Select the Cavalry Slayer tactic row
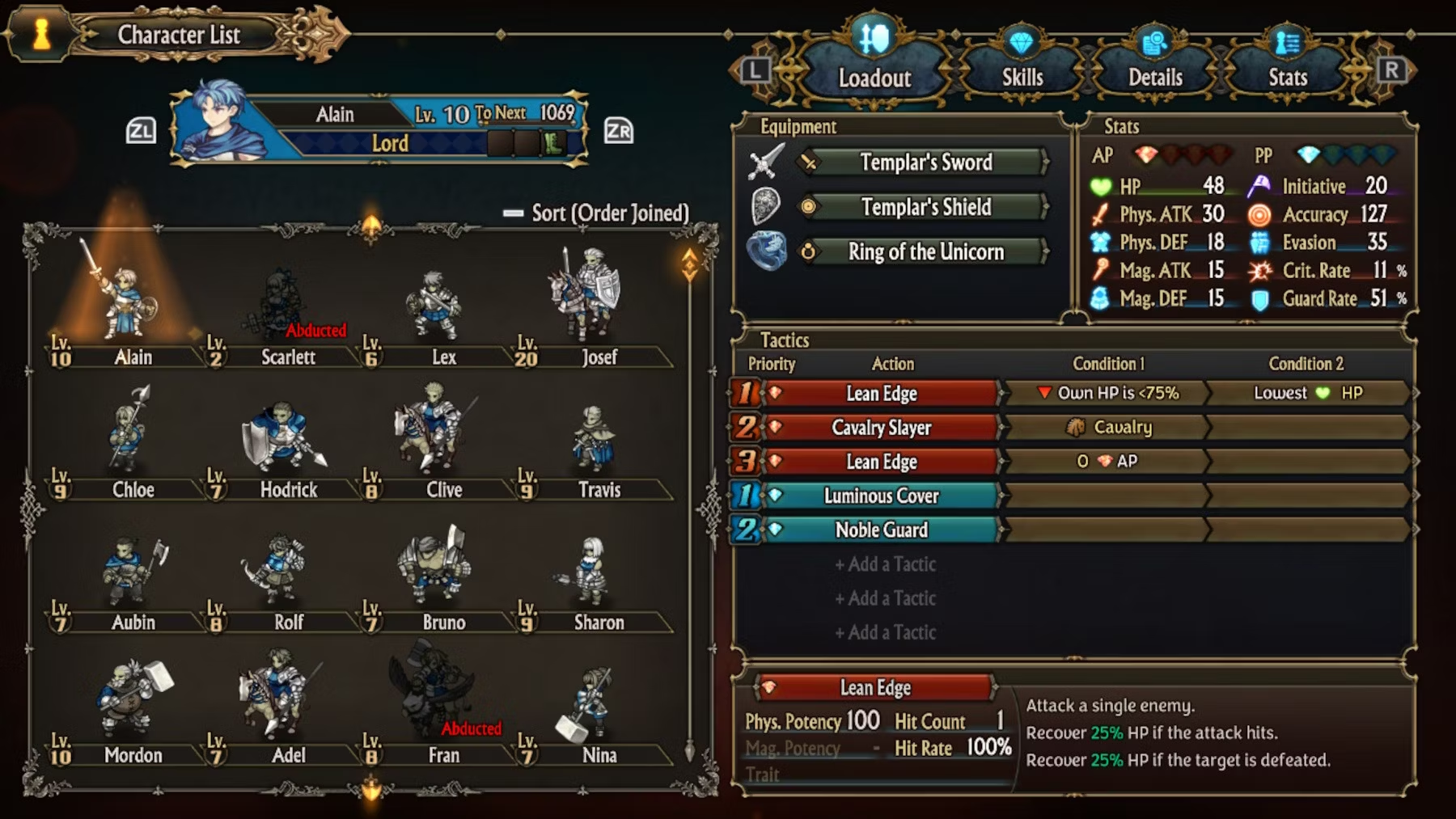This screenshot has height=819, width=1456. (881, 428)
